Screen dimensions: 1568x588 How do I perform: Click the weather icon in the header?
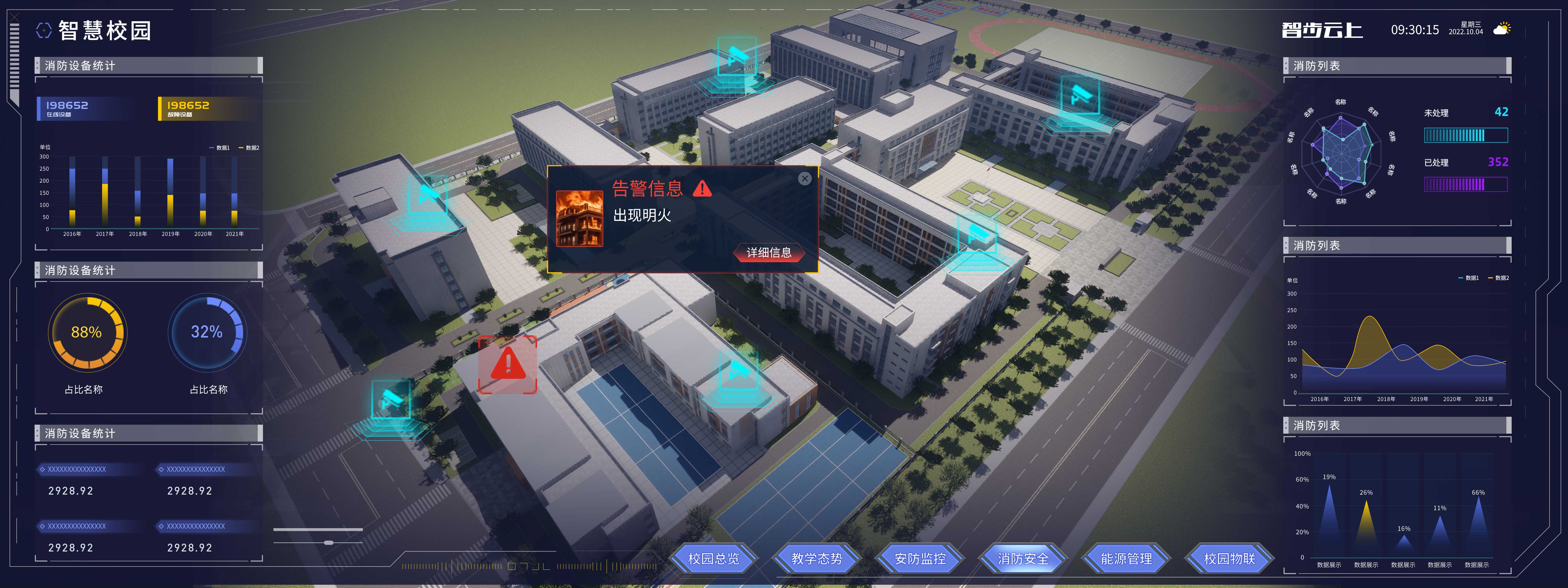pyautogui.click(x=1502, y=29)
